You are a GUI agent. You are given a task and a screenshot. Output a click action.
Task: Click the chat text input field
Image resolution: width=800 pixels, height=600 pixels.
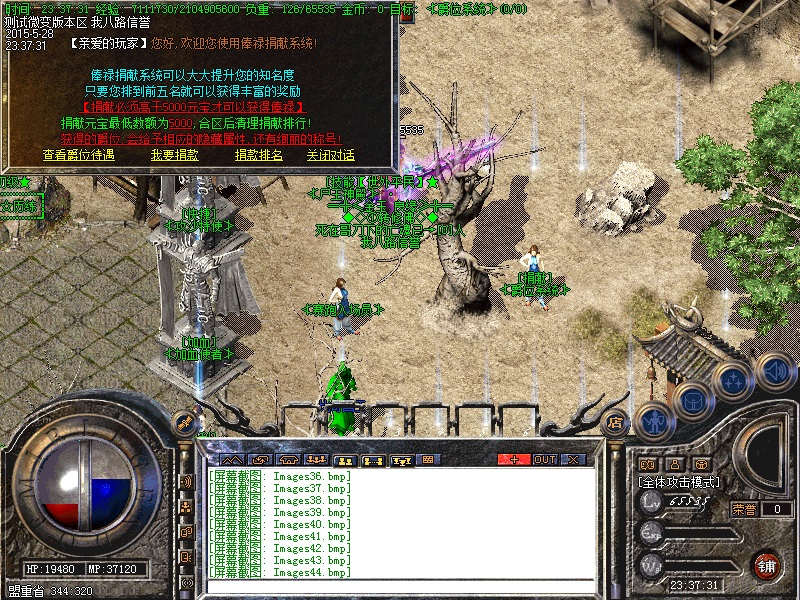(400, 584)
